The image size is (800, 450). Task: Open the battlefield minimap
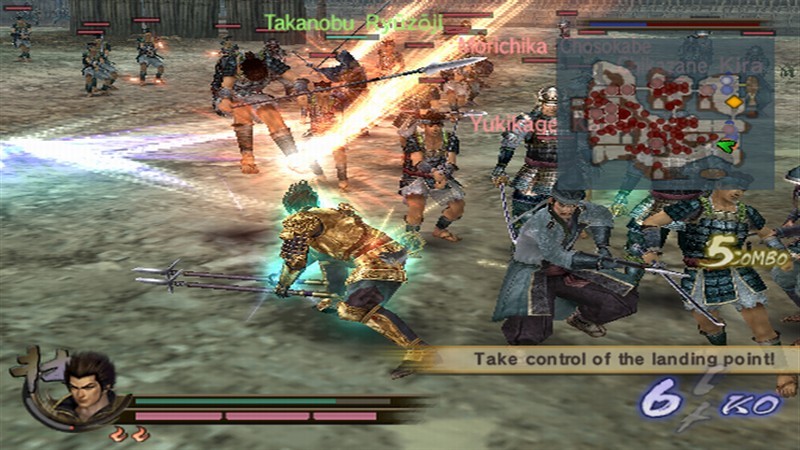[x=665, y=113]
